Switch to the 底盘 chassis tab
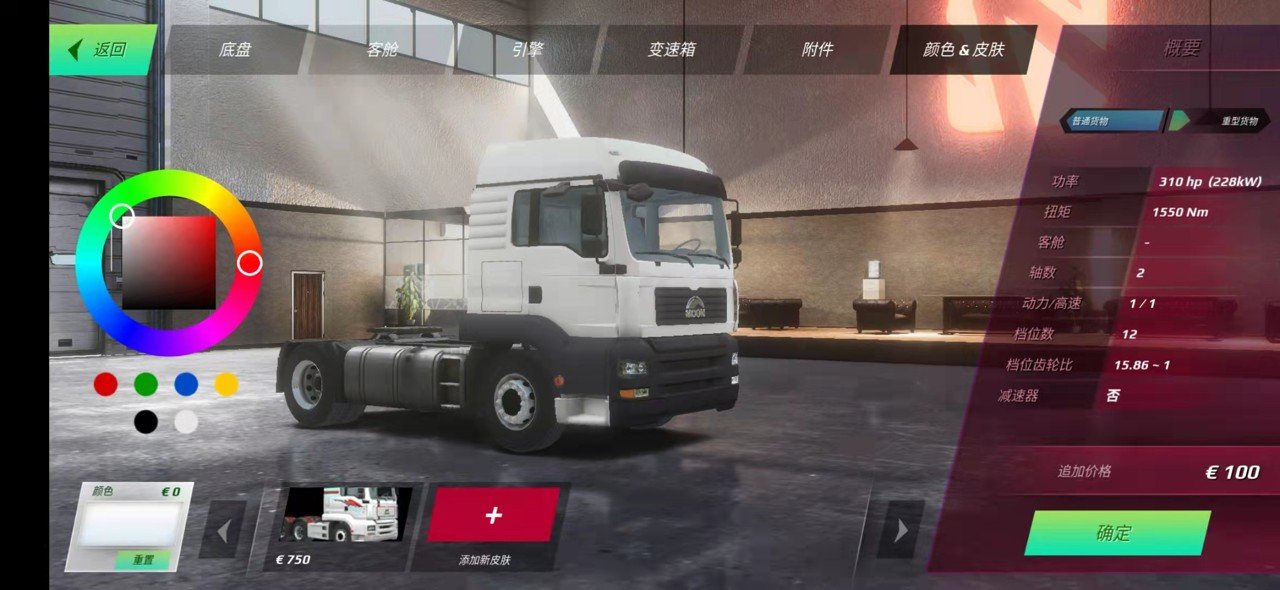This screenshot has width=1280, height=590. tap(235, 50)
